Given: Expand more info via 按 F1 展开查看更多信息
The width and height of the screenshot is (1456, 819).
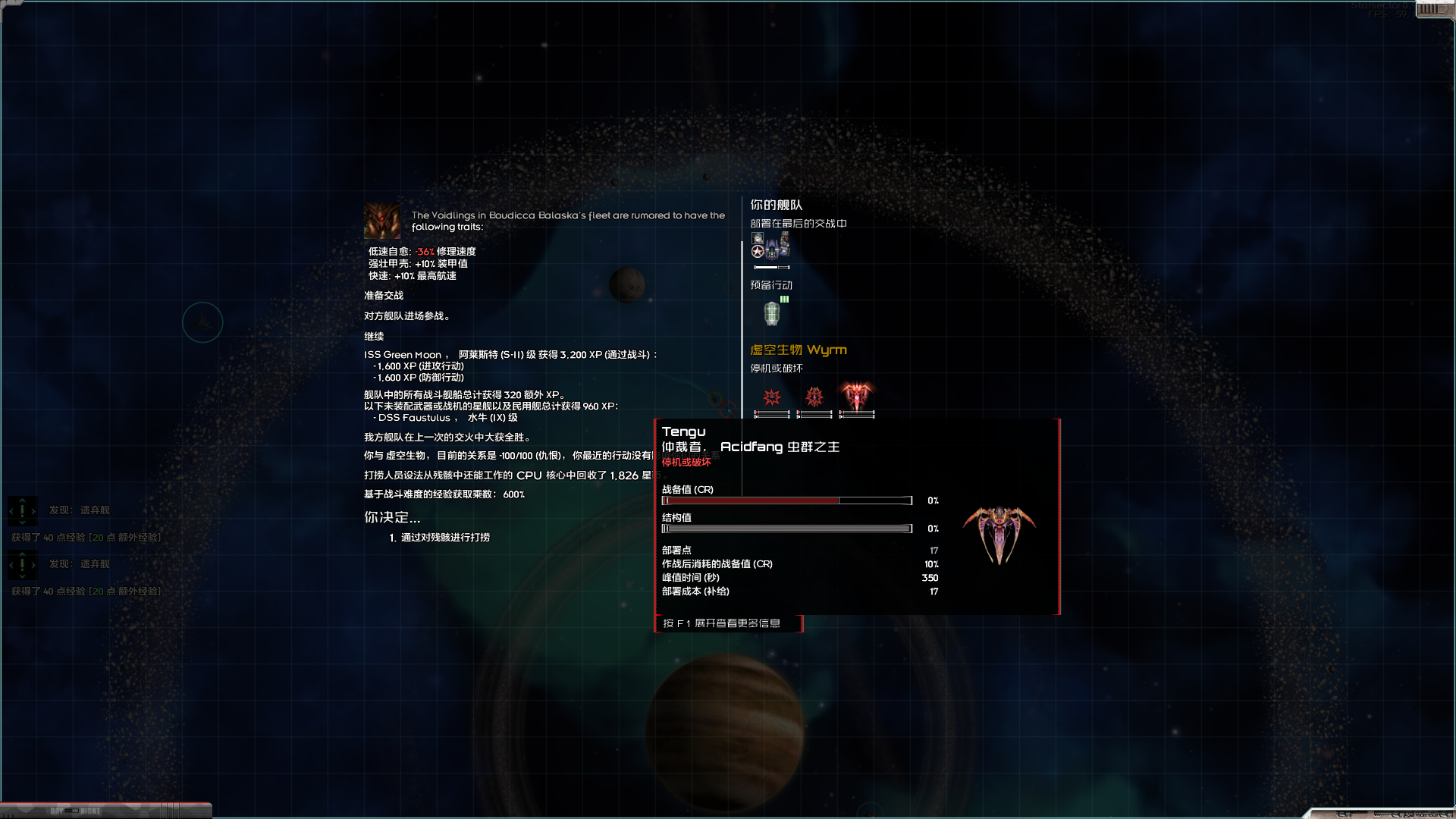Looking at the screenshot, I should click(x=727, y=623).
